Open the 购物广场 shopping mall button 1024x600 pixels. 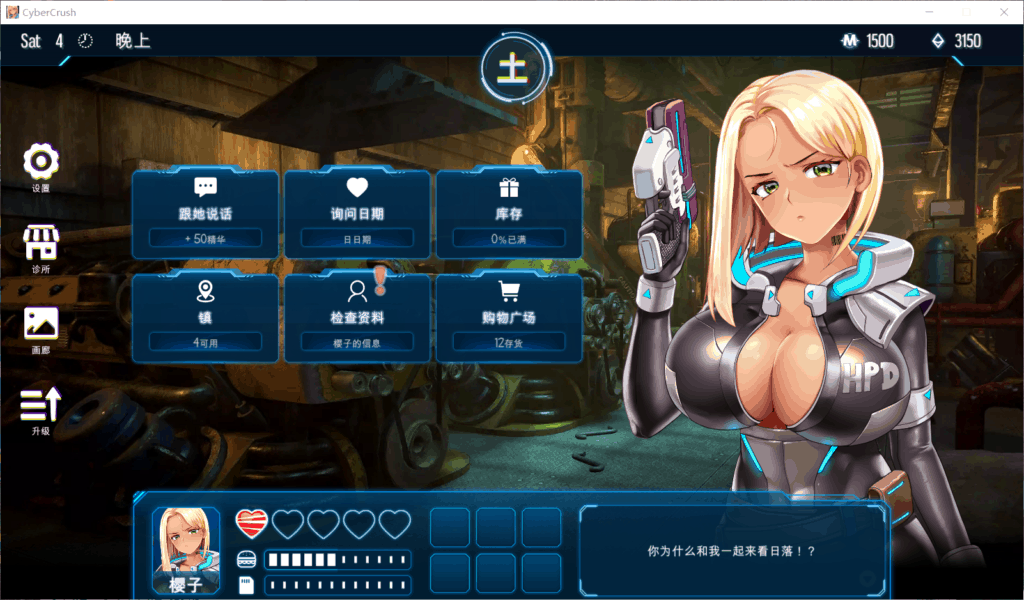pyautogui.click(x=509, y=315)
